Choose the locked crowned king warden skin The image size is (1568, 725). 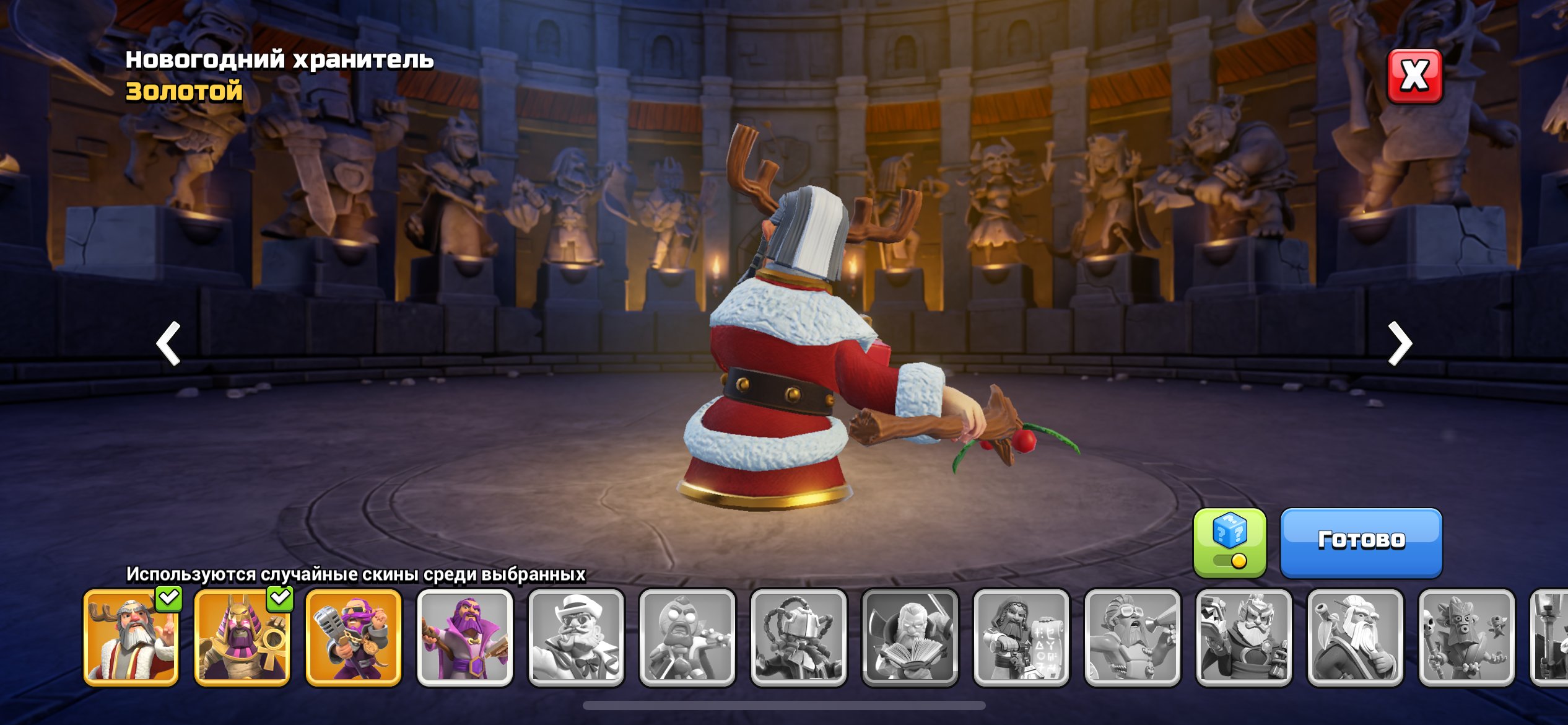(x=1244, y=638)
